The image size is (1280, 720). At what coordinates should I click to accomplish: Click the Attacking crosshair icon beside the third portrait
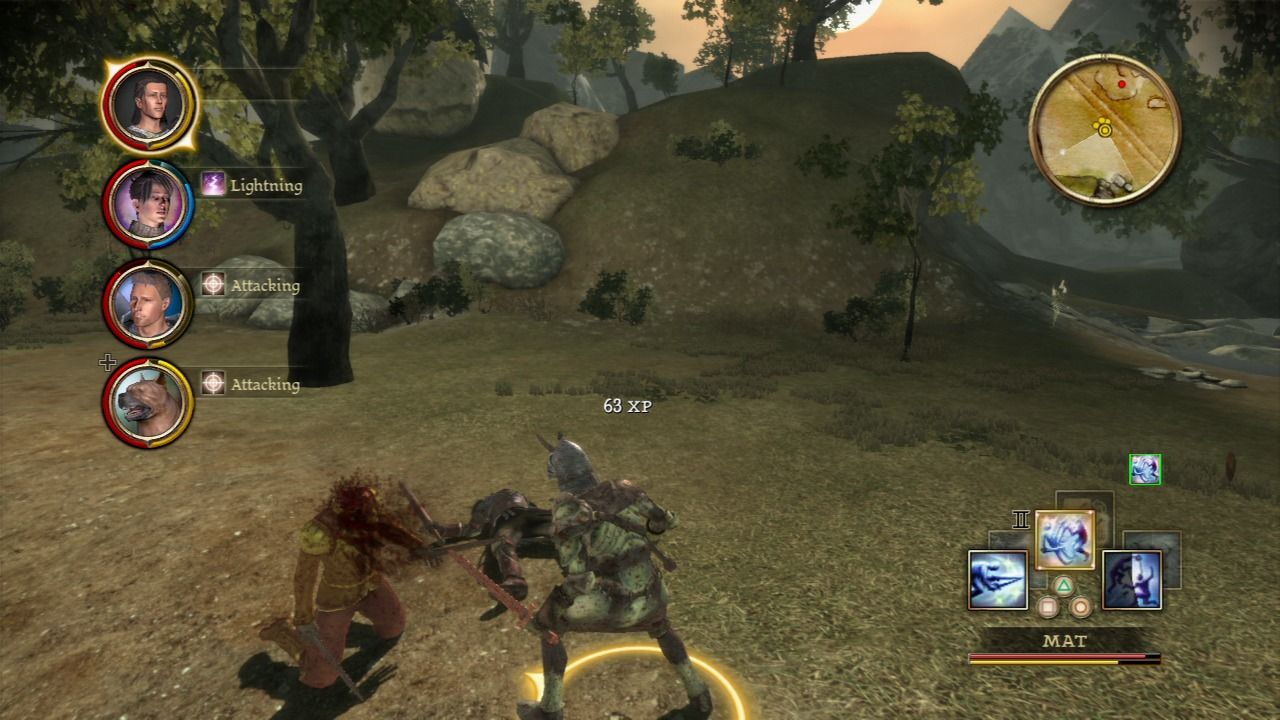point(212,285)
